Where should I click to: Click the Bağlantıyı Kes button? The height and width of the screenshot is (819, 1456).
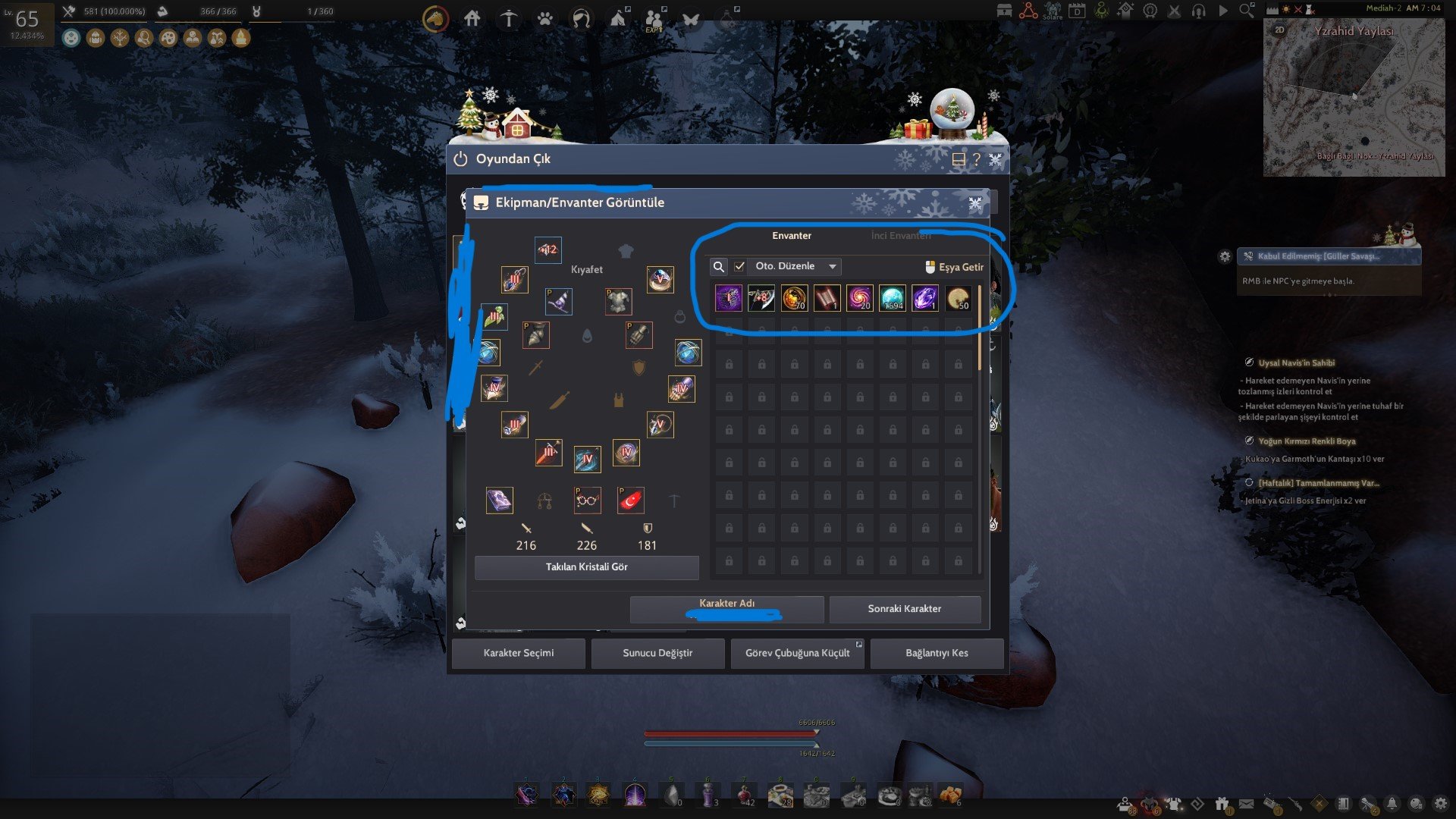937,653
